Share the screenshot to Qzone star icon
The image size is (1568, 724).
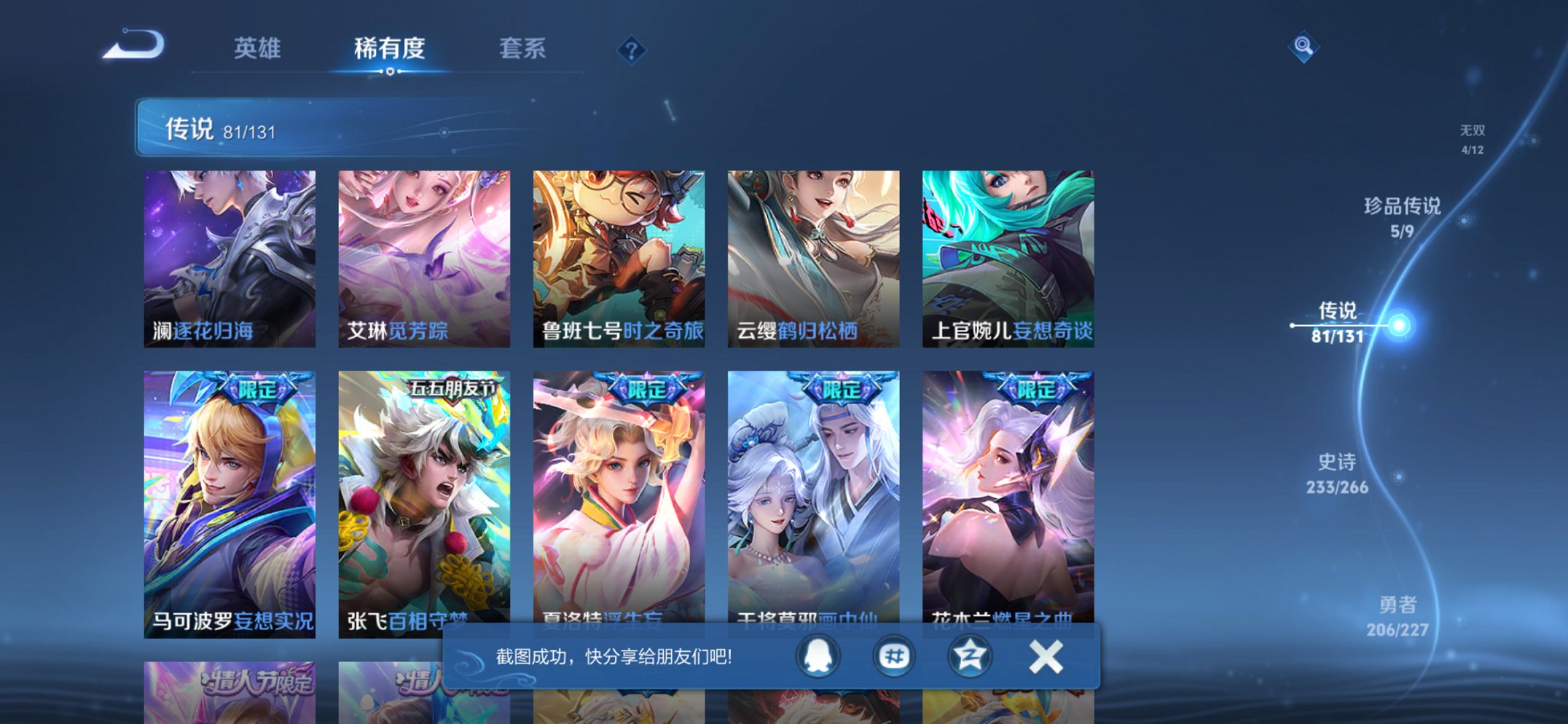pos(968,655)
